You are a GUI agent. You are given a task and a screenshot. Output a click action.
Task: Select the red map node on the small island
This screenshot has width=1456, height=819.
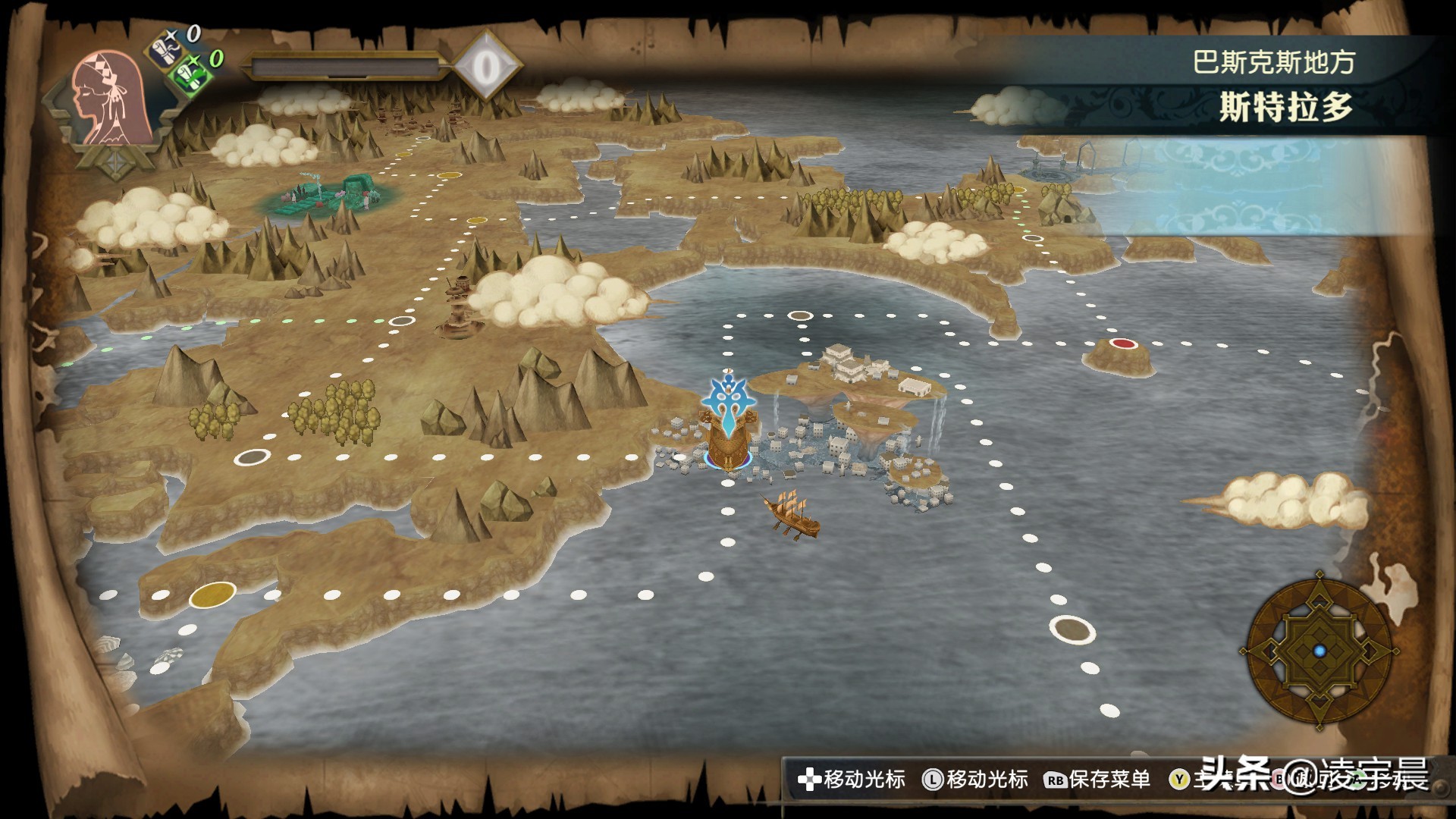pyautogui.click(x=1123, y=344)
